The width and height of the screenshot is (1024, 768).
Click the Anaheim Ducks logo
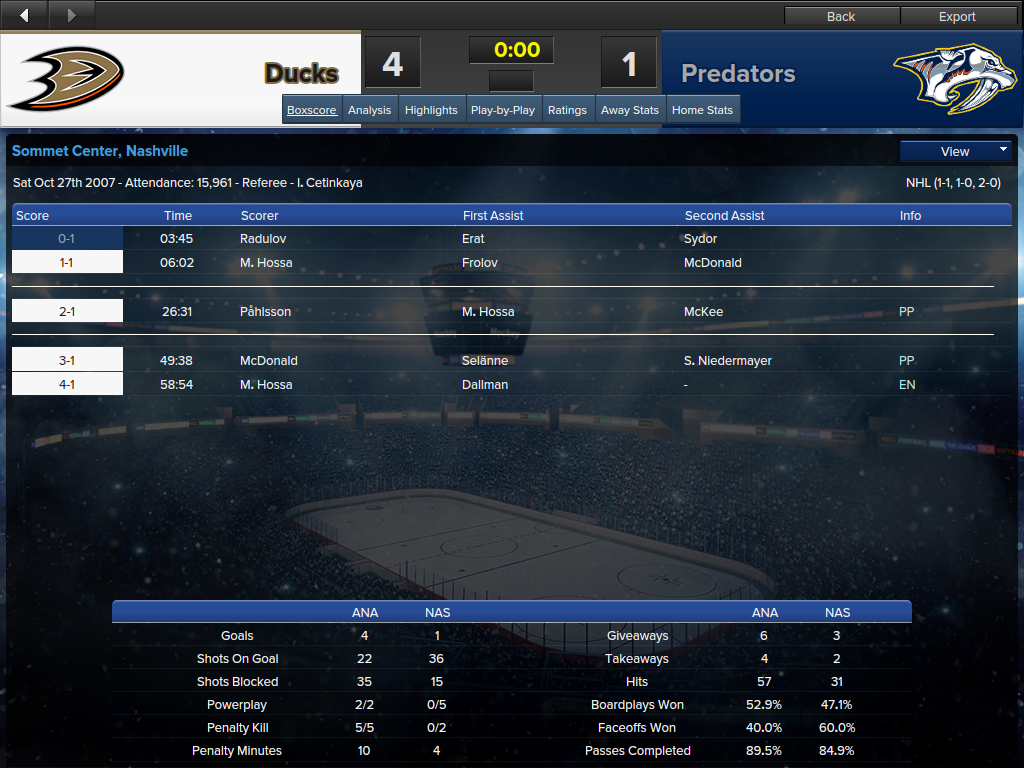66,78
